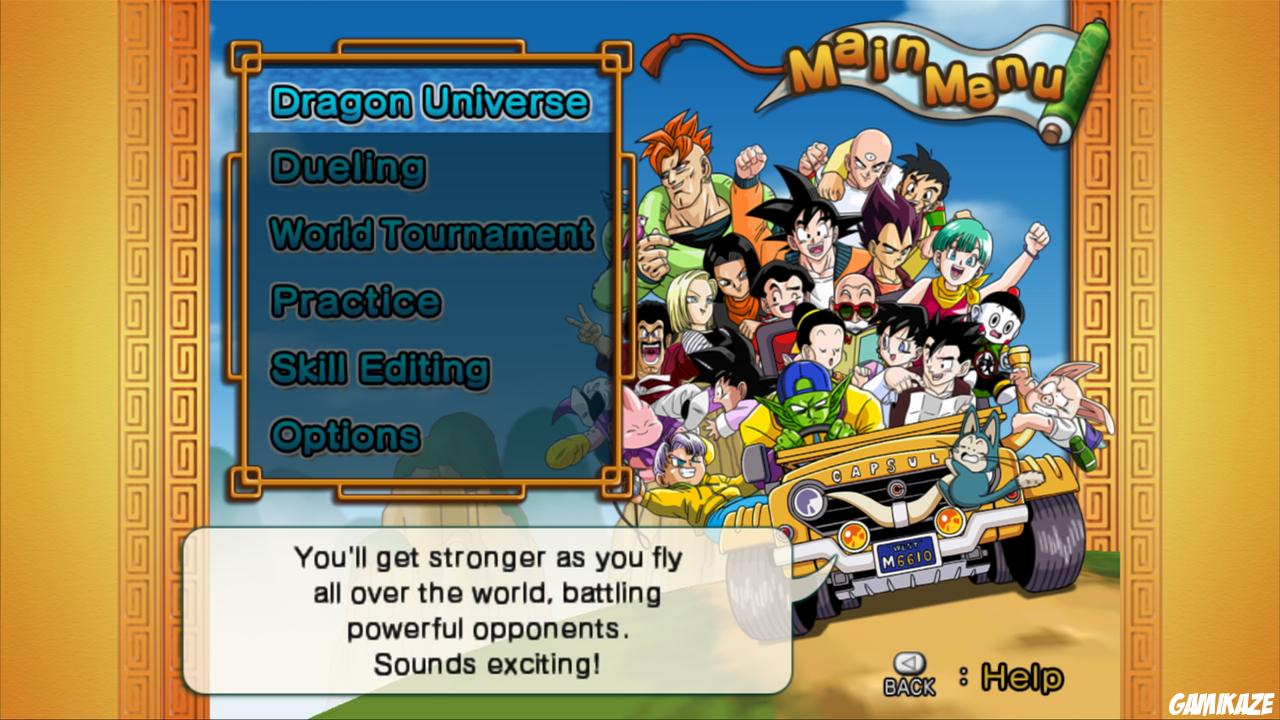This screenshot has width=1280, height=720.
Task: Select Options at the bottom of the menu
Action: 348,435
